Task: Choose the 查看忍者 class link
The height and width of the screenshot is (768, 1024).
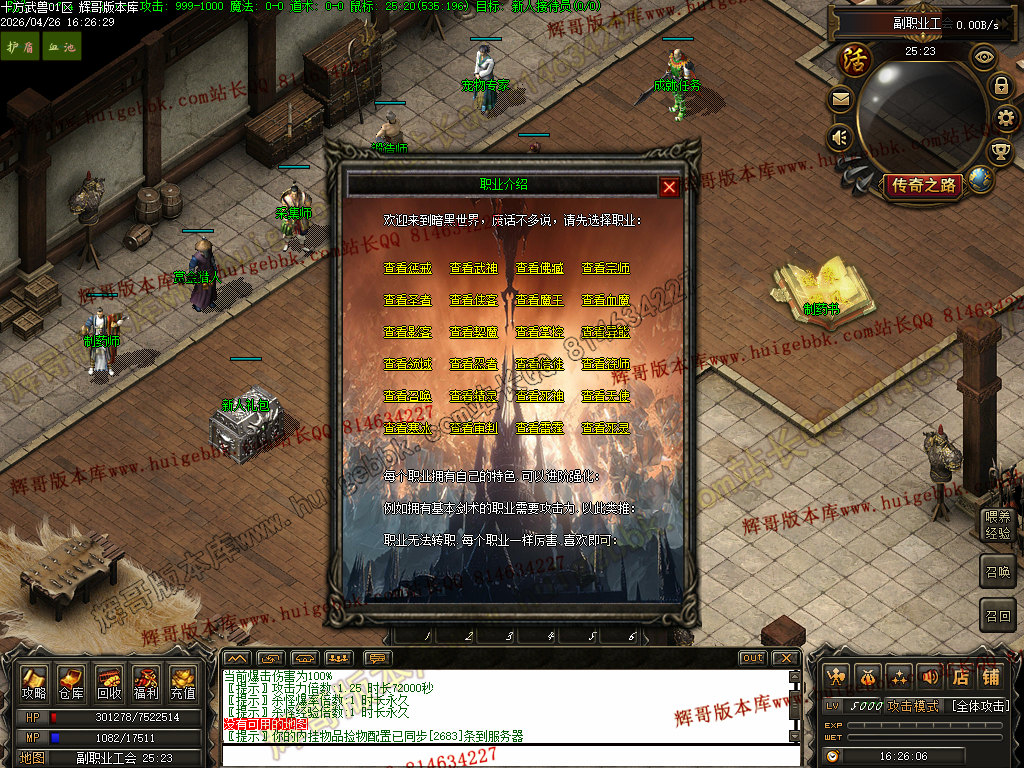Action: point(473,364)
